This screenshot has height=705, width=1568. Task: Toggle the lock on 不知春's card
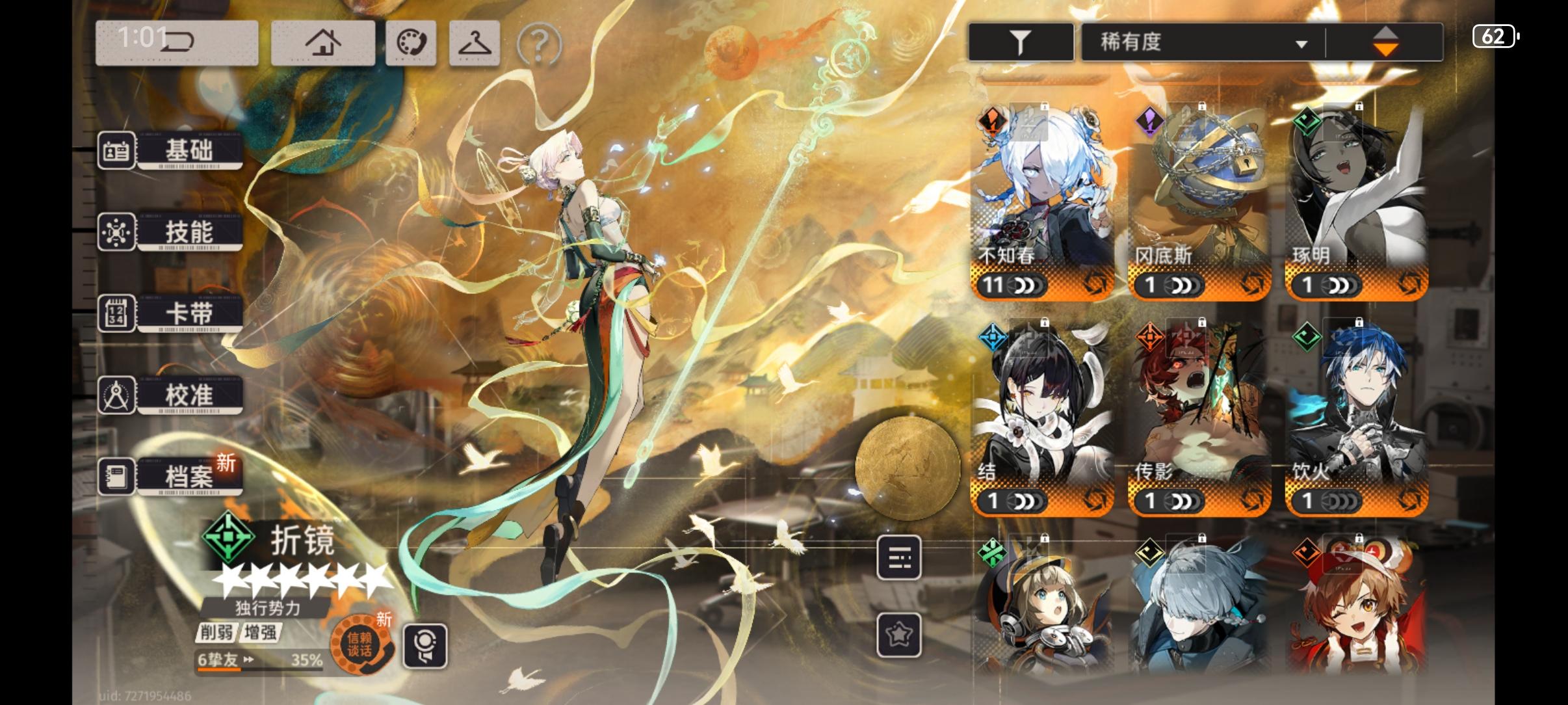pos(1045,107)
